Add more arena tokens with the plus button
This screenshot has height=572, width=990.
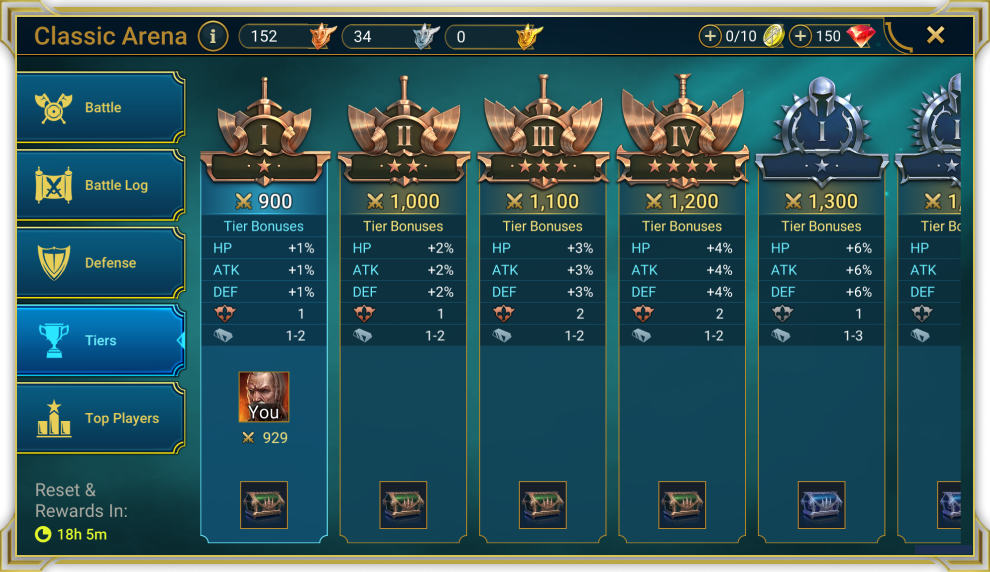[711, 37]
